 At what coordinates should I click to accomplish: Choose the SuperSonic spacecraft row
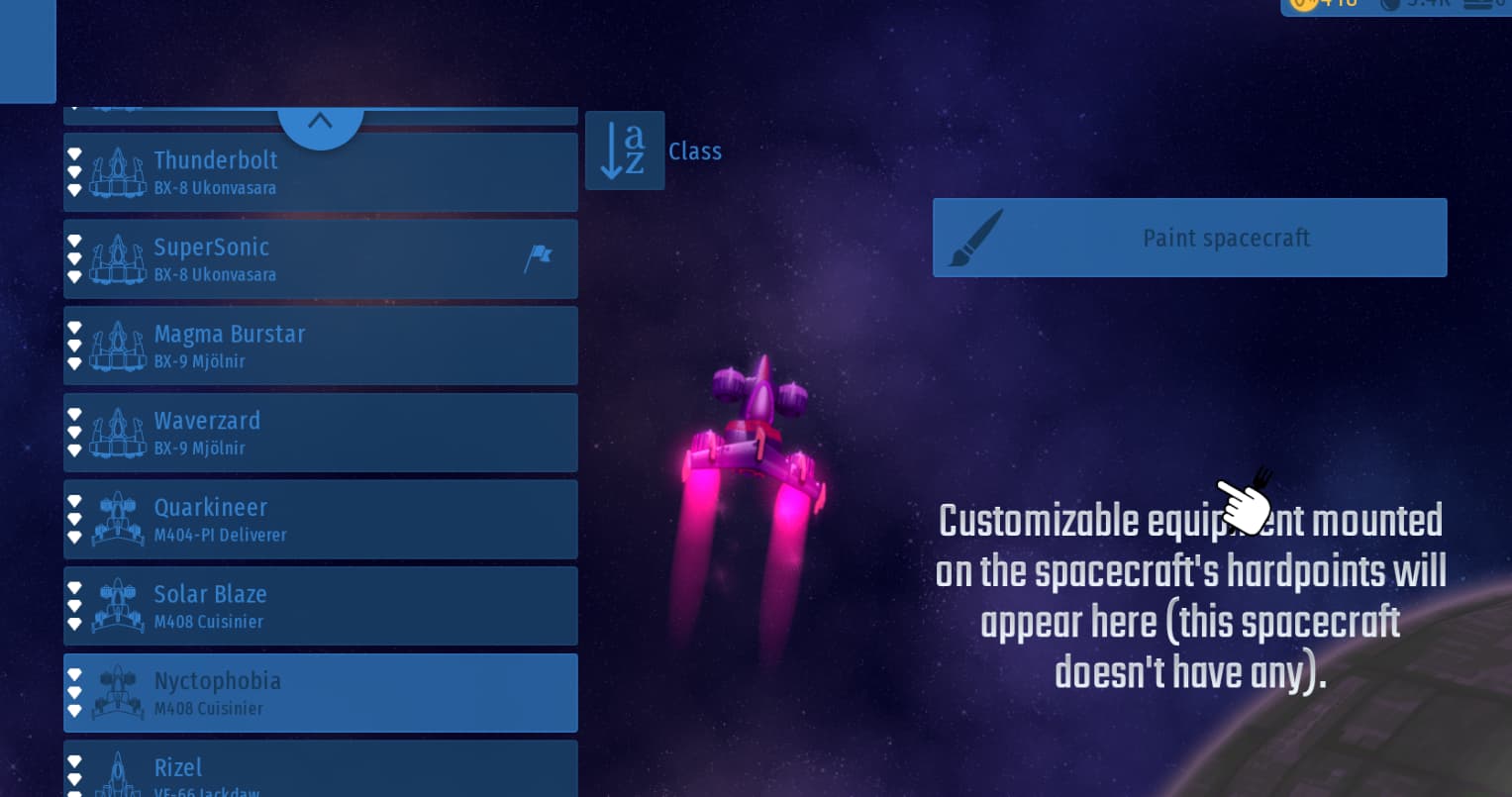(x=320, y=259)
